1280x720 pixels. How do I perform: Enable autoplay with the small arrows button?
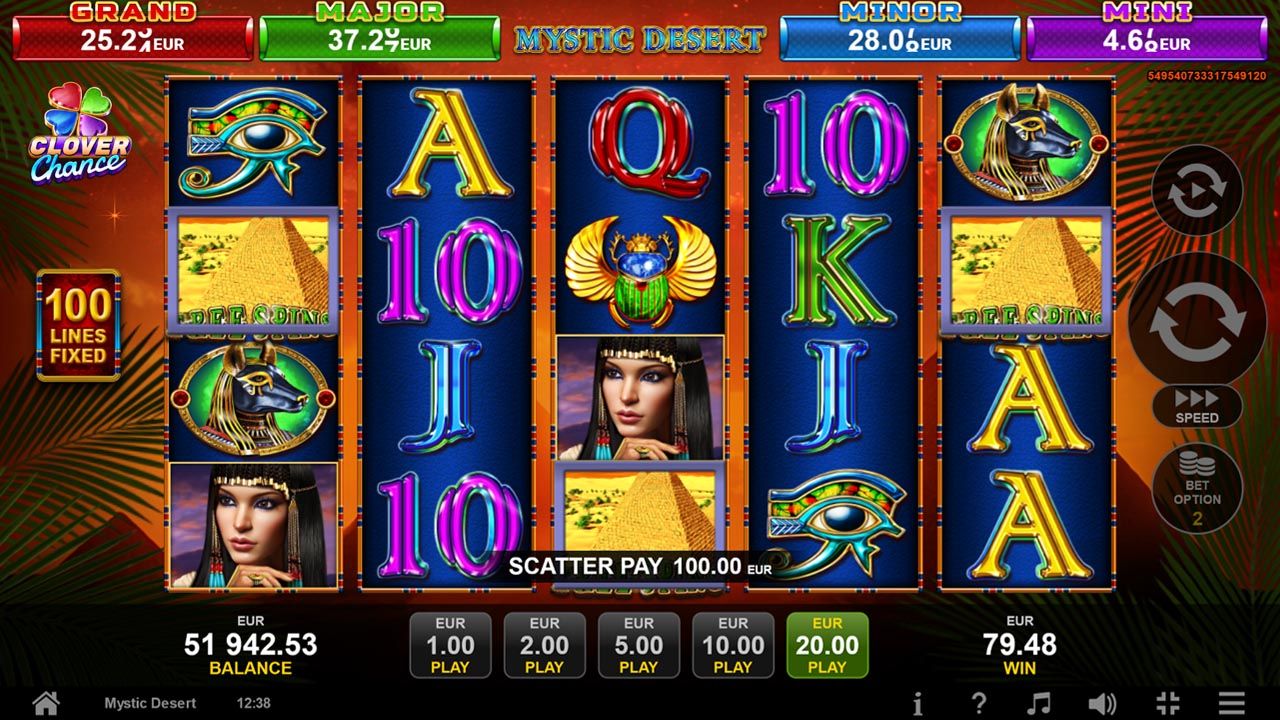[x=1197, y=190]
